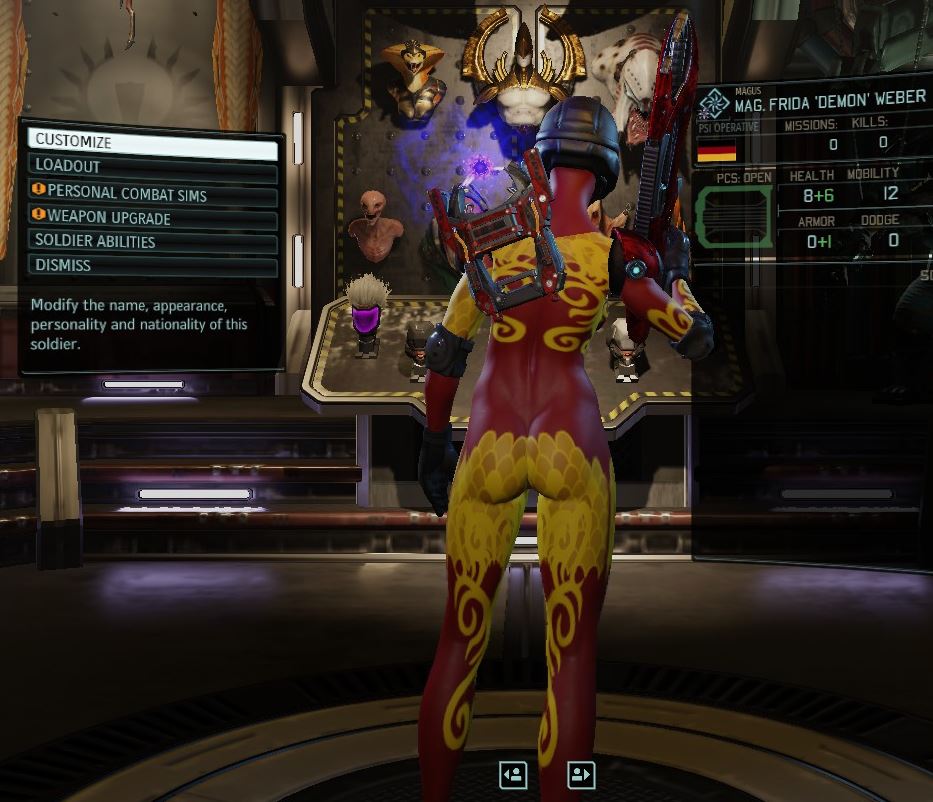View Soldier Abilities
Viewport: 933px width, 802px height.
pyautogui.click(x=152, y=241)
